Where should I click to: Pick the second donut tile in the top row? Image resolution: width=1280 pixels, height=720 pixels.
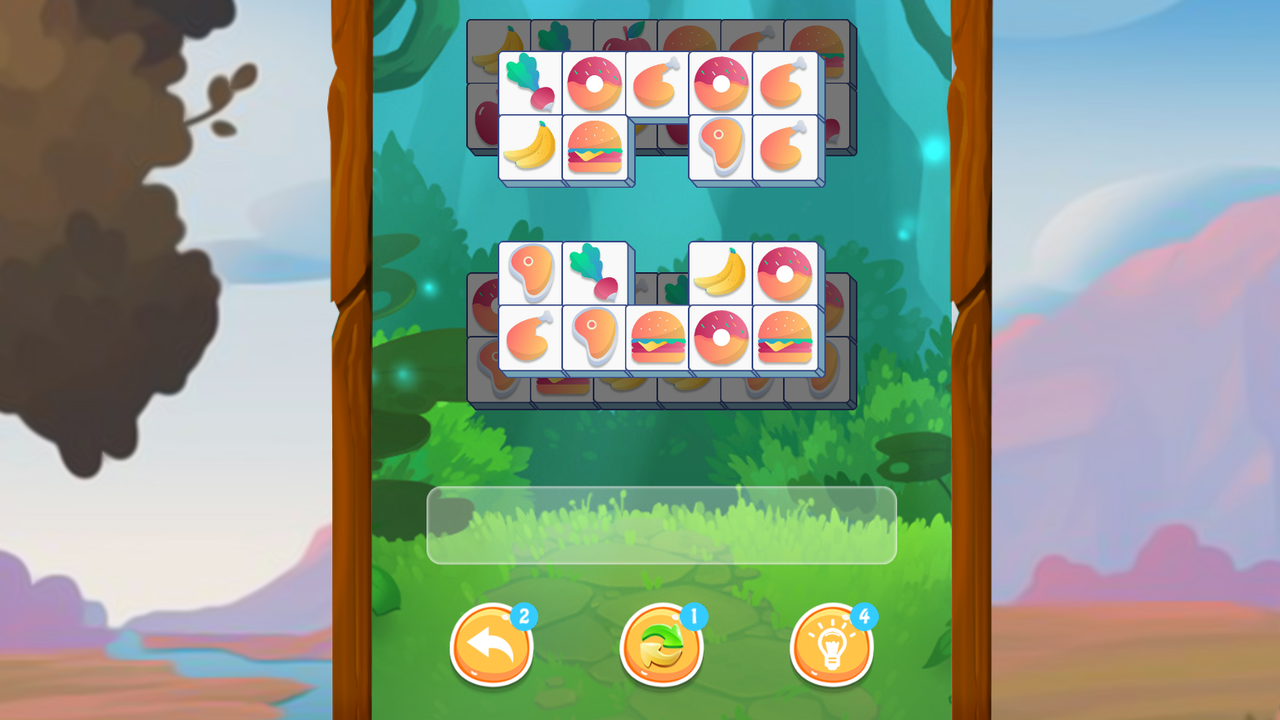723,85
